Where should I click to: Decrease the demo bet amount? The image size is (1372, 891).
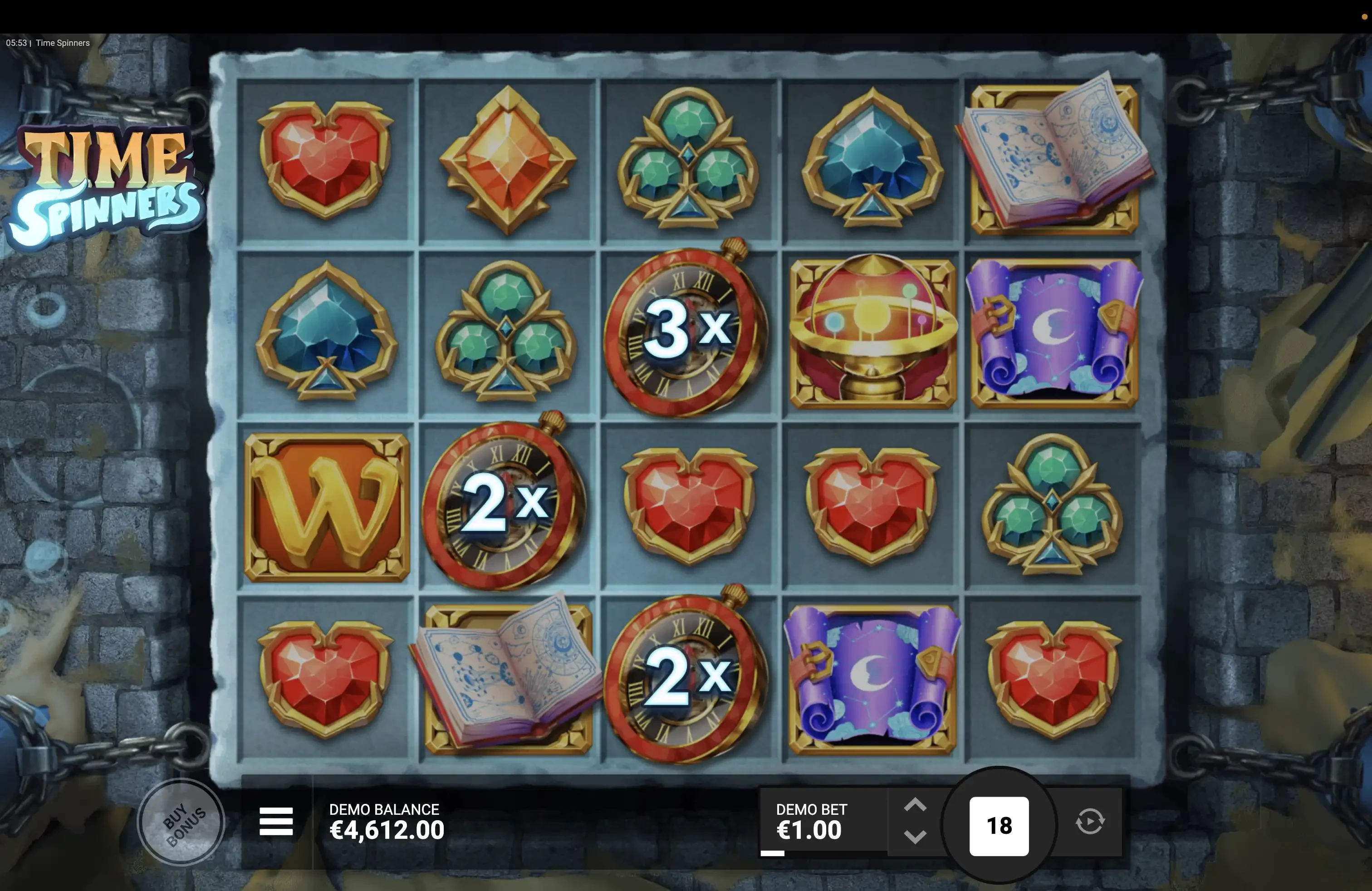coord(915,836)
